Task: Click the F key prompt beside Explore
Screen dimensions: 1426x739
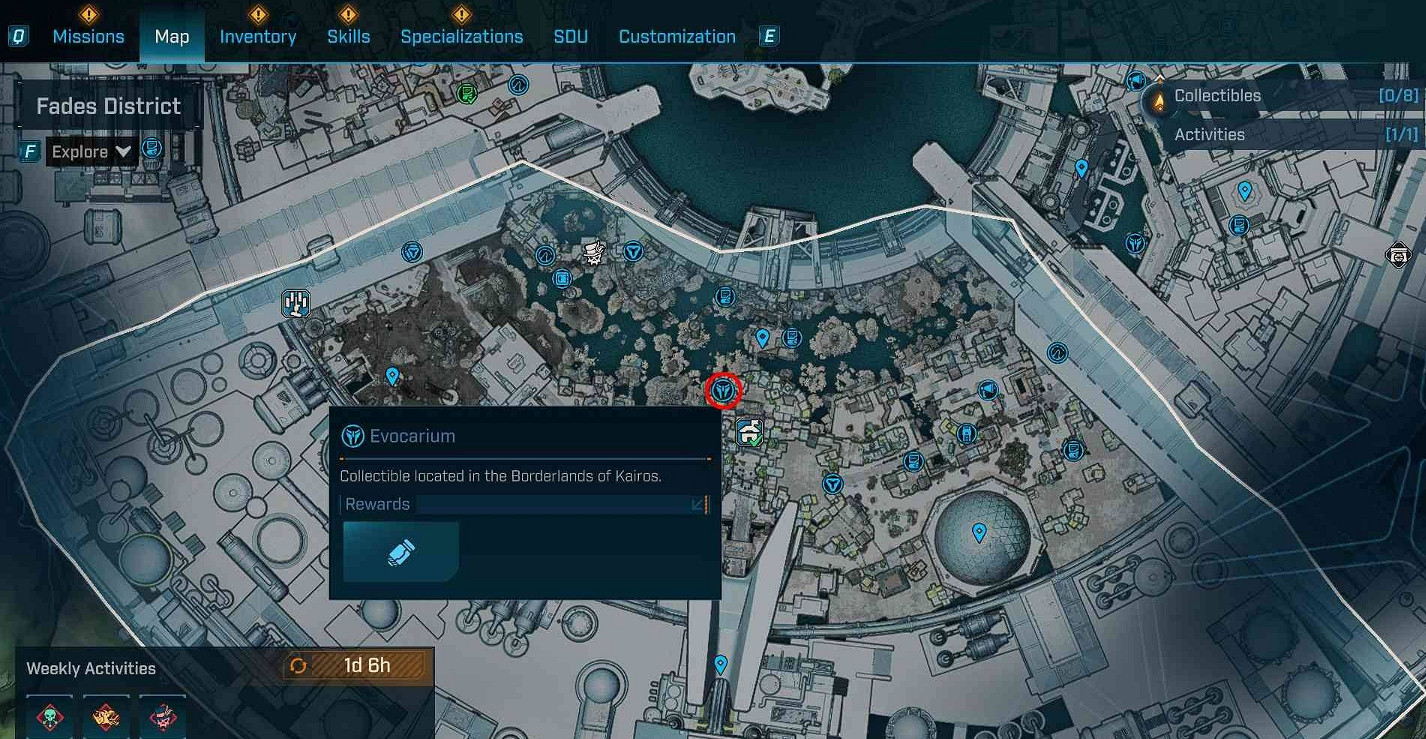Action: (29, 151)
